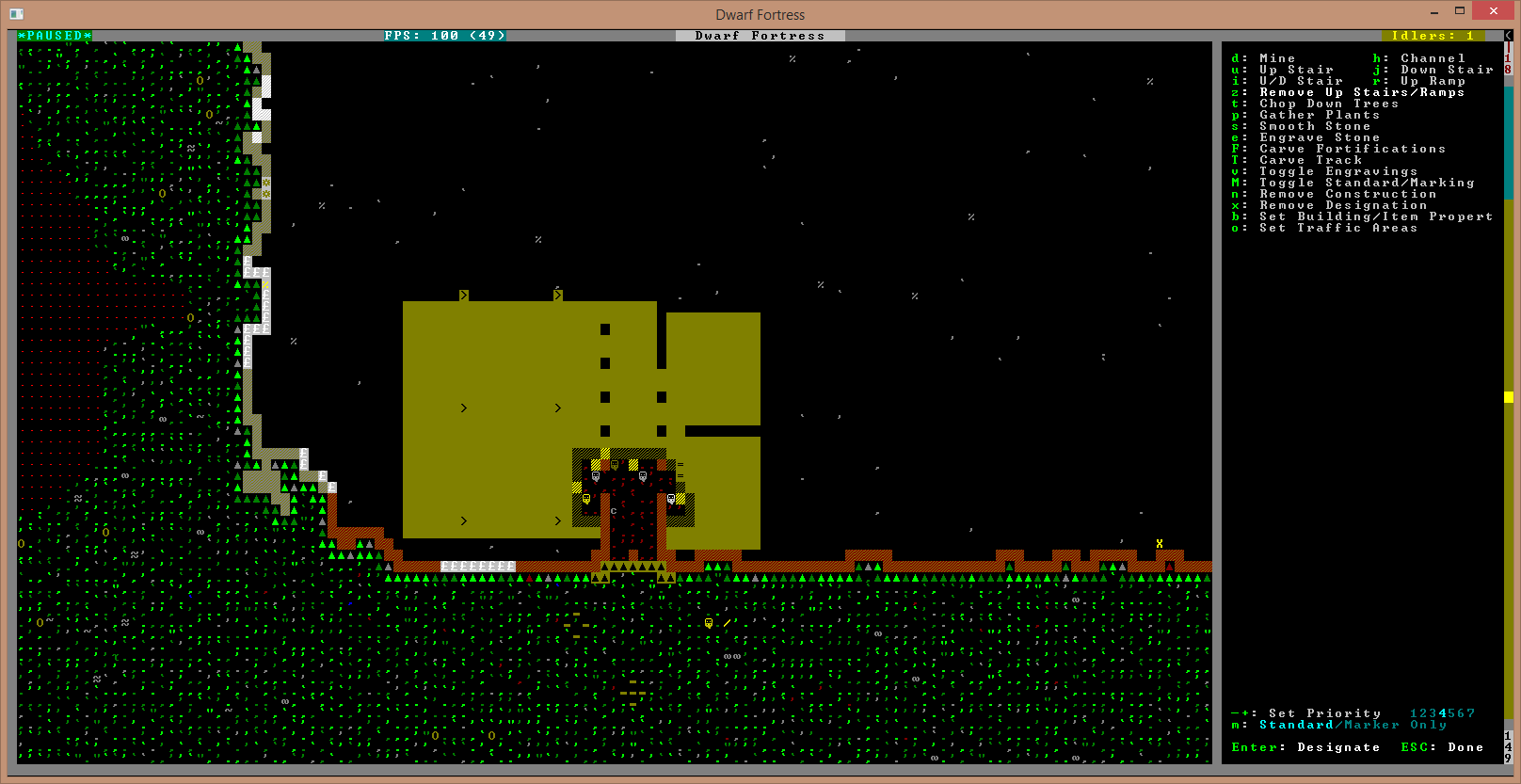Activate Toggle Engravings

[x=1337, y=171]
